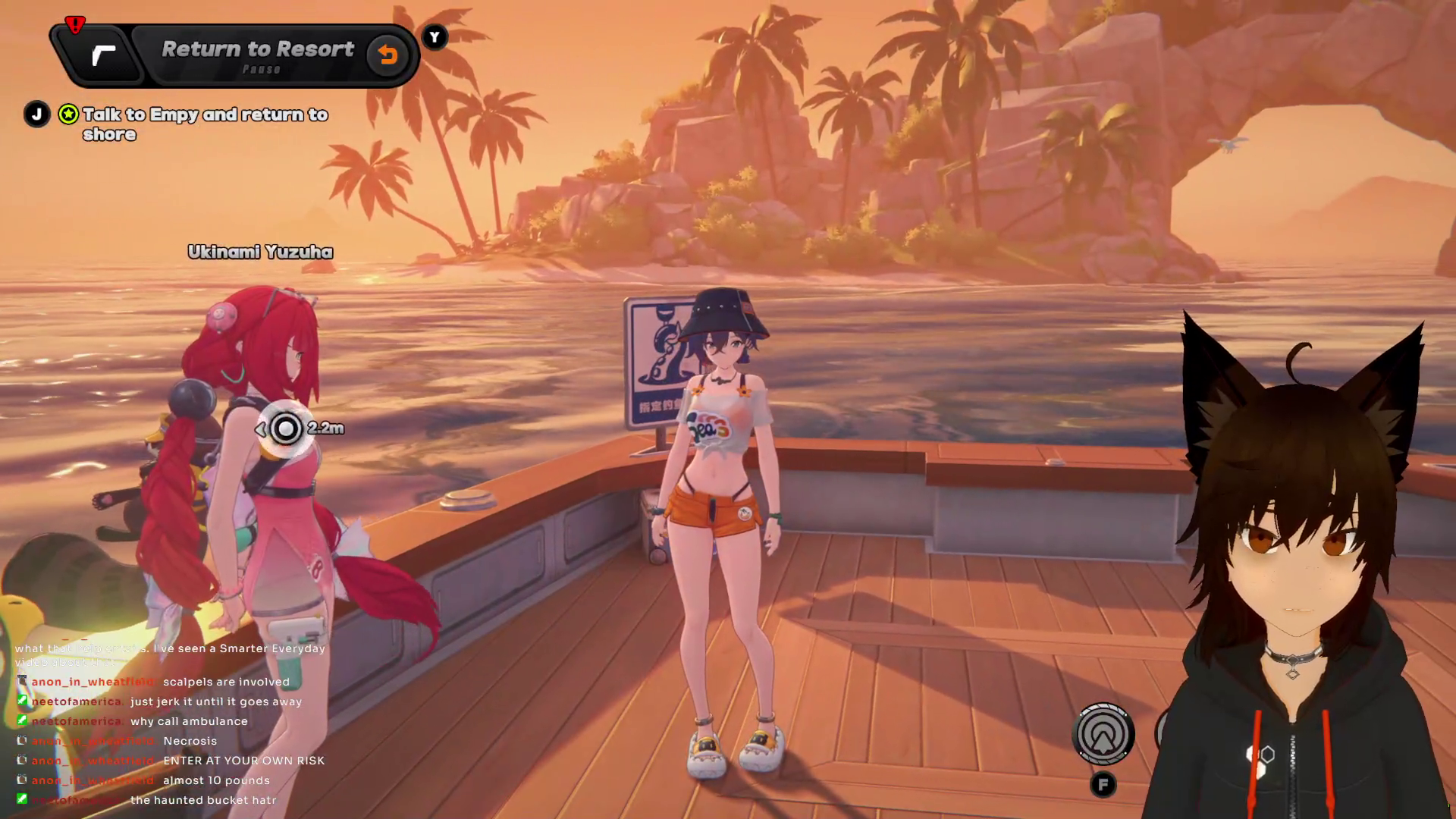Select the interaction marker showing 2.2m
The width and height of the screenshot is (1456, 819).
pyautogui.click(x=286, y=429)
